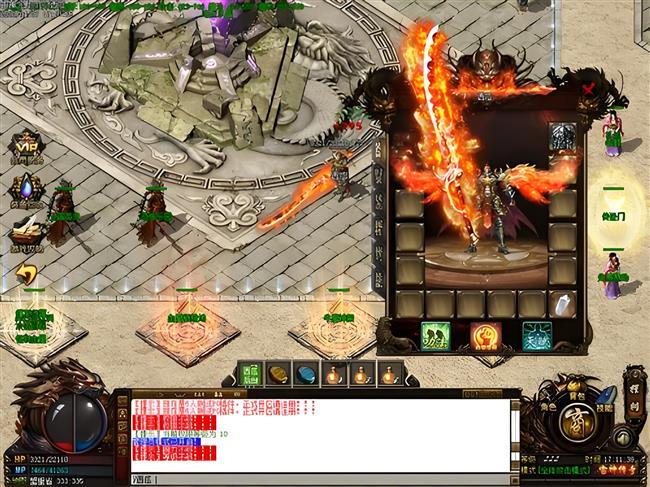Activate the green skill icon in equipment panel
The image size is (650, 487).
click(x=435, y=335)
